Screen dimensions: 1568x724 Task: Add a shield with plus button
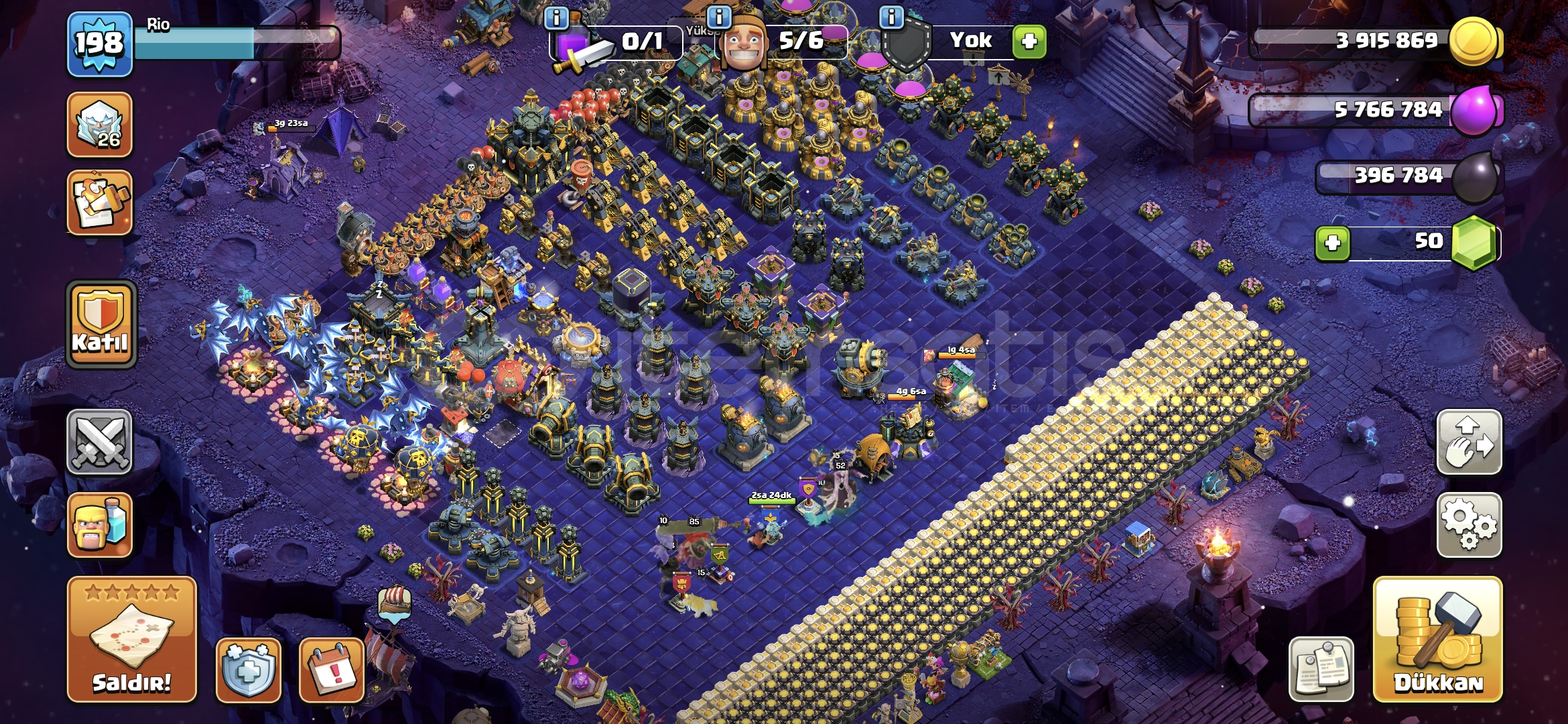(x=1029, y=42)
